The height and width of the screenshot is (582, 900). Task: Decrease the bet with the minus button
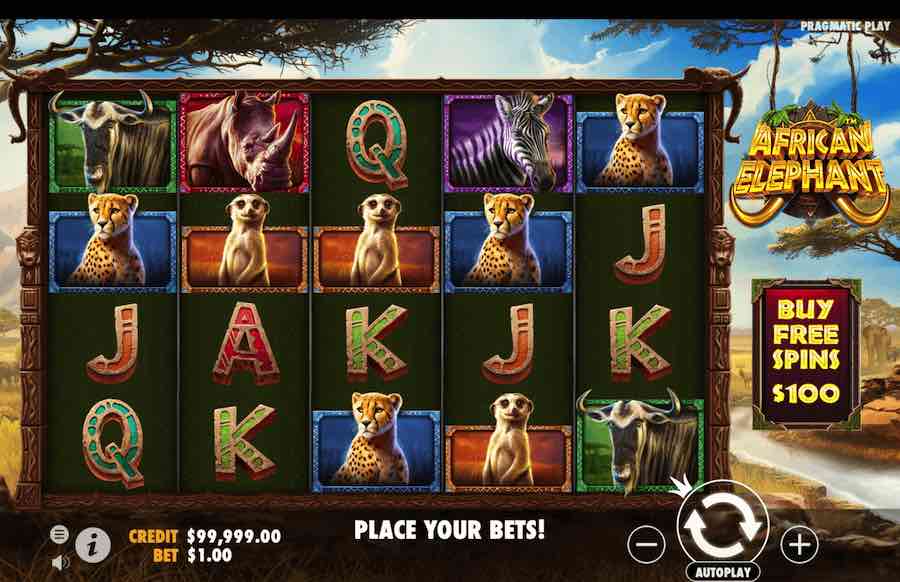click(x=647, y=544)
